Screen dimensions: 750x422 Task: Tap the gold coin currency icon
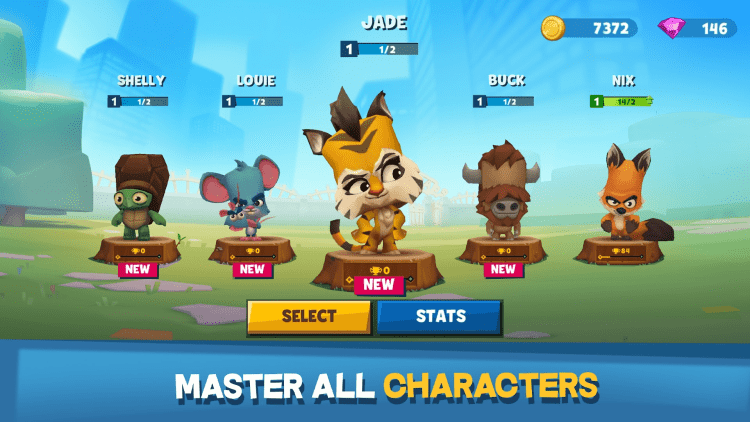(x=553, y=28)
